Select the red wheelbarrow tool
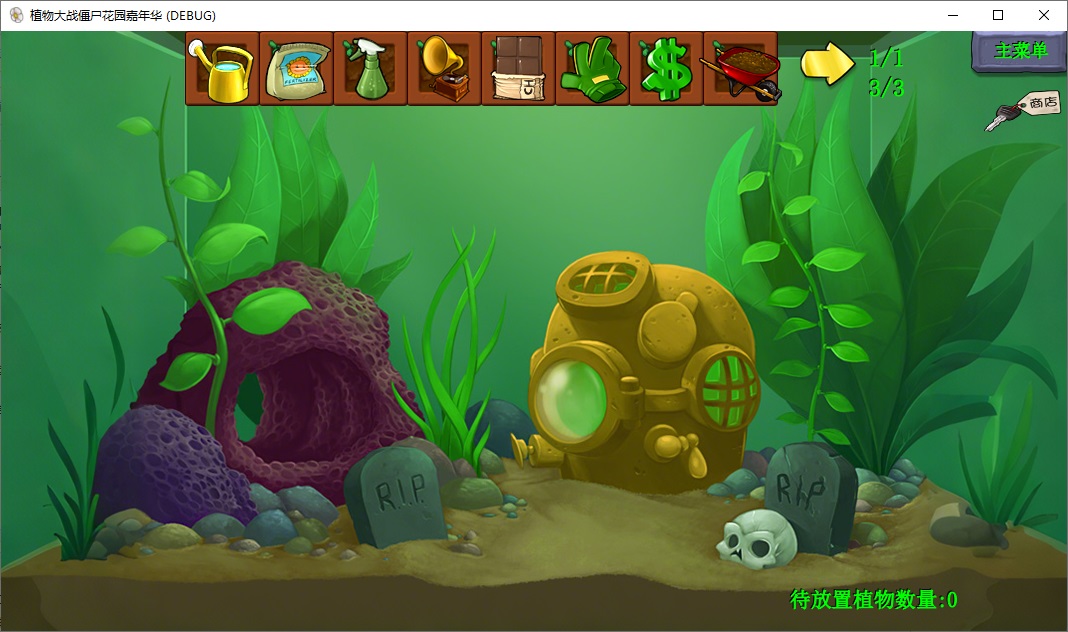Image resolution: width=1068 pixels, height=632 pixels. (740, 68)
